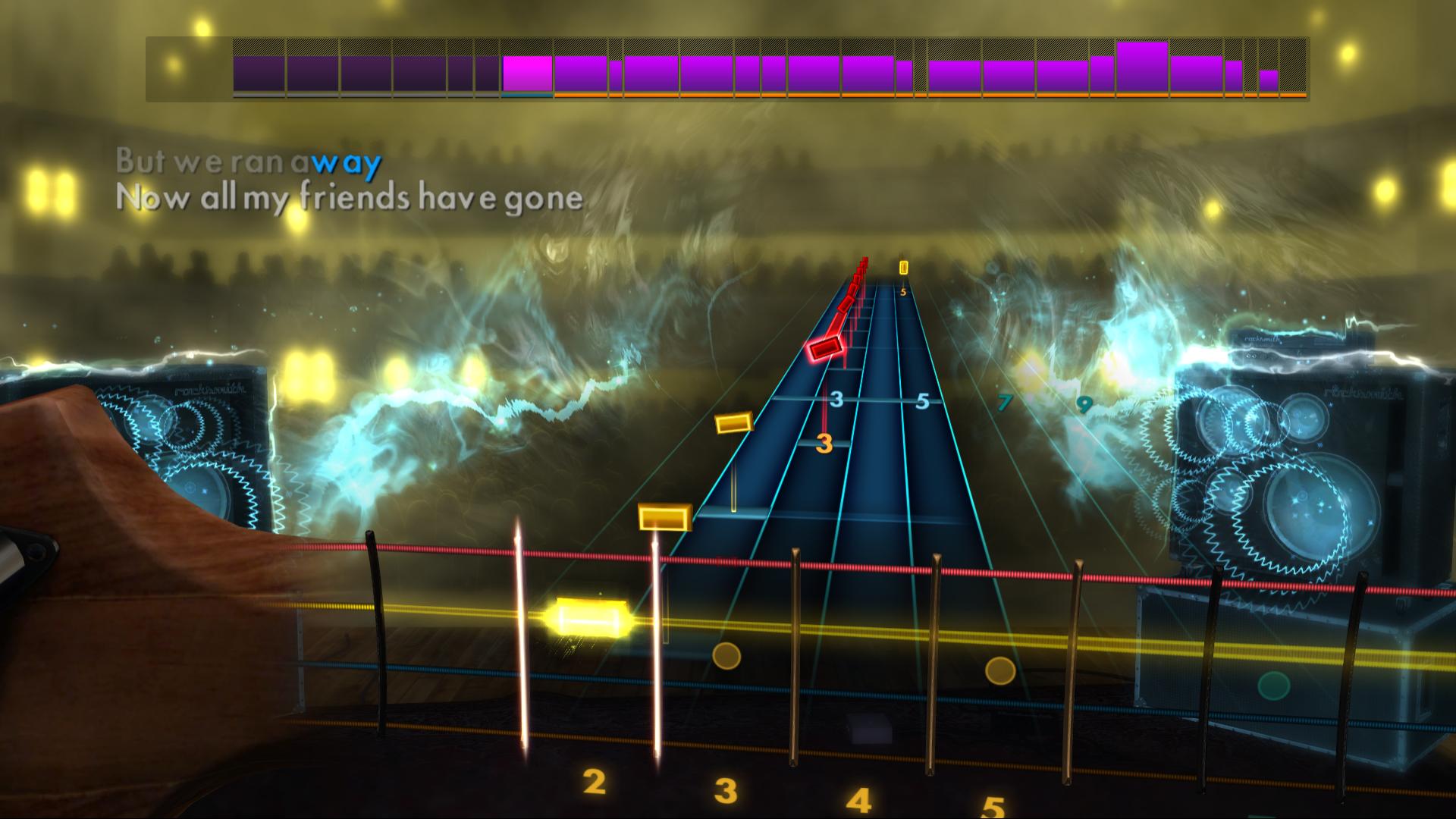Select the lyric 'Now all my friends have gone'
The height and width of the screenshot is (819, 1456).
pyautogui.click(x=347, y=199)
